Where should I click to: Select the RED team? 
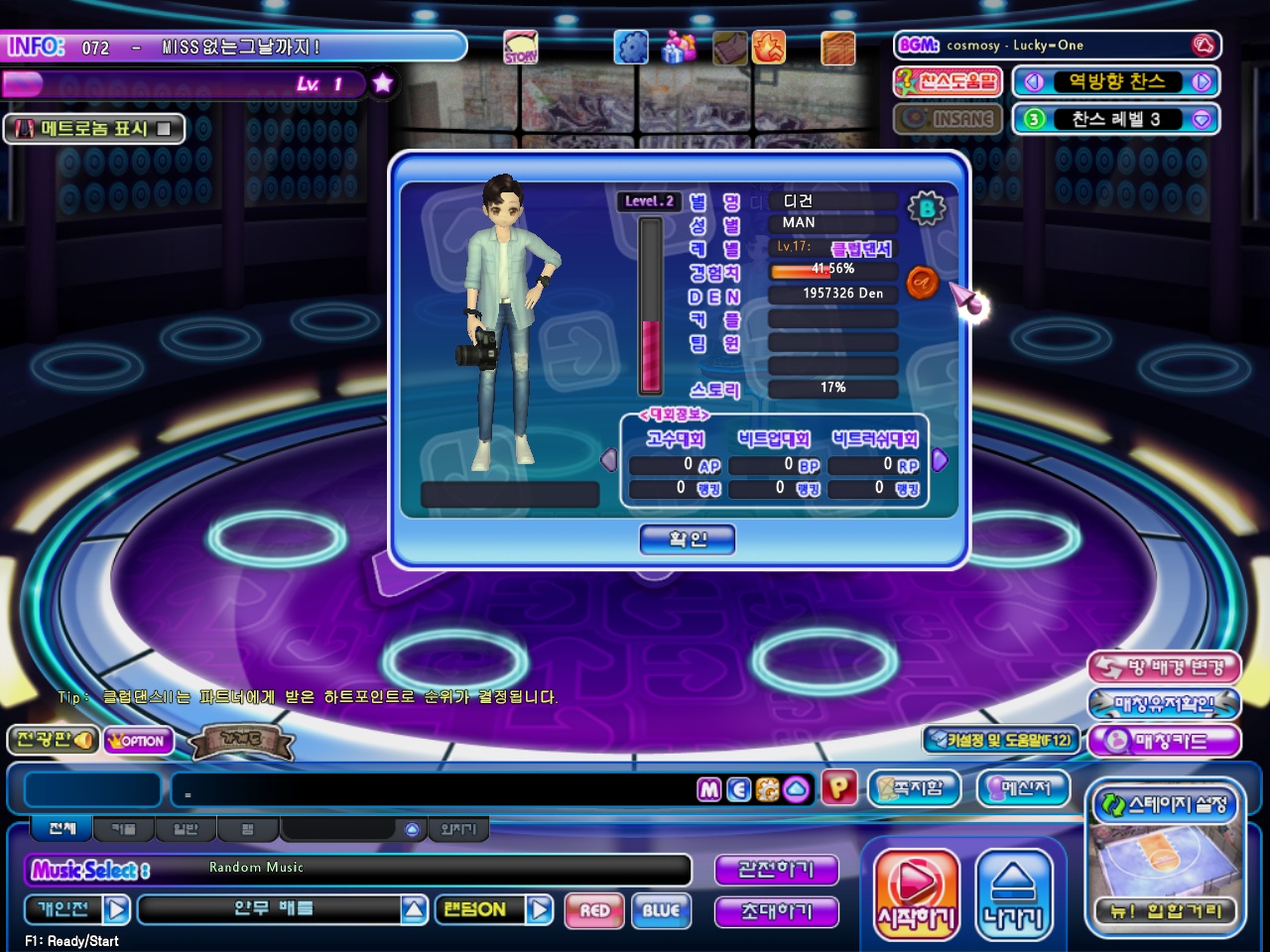point(594,910)
